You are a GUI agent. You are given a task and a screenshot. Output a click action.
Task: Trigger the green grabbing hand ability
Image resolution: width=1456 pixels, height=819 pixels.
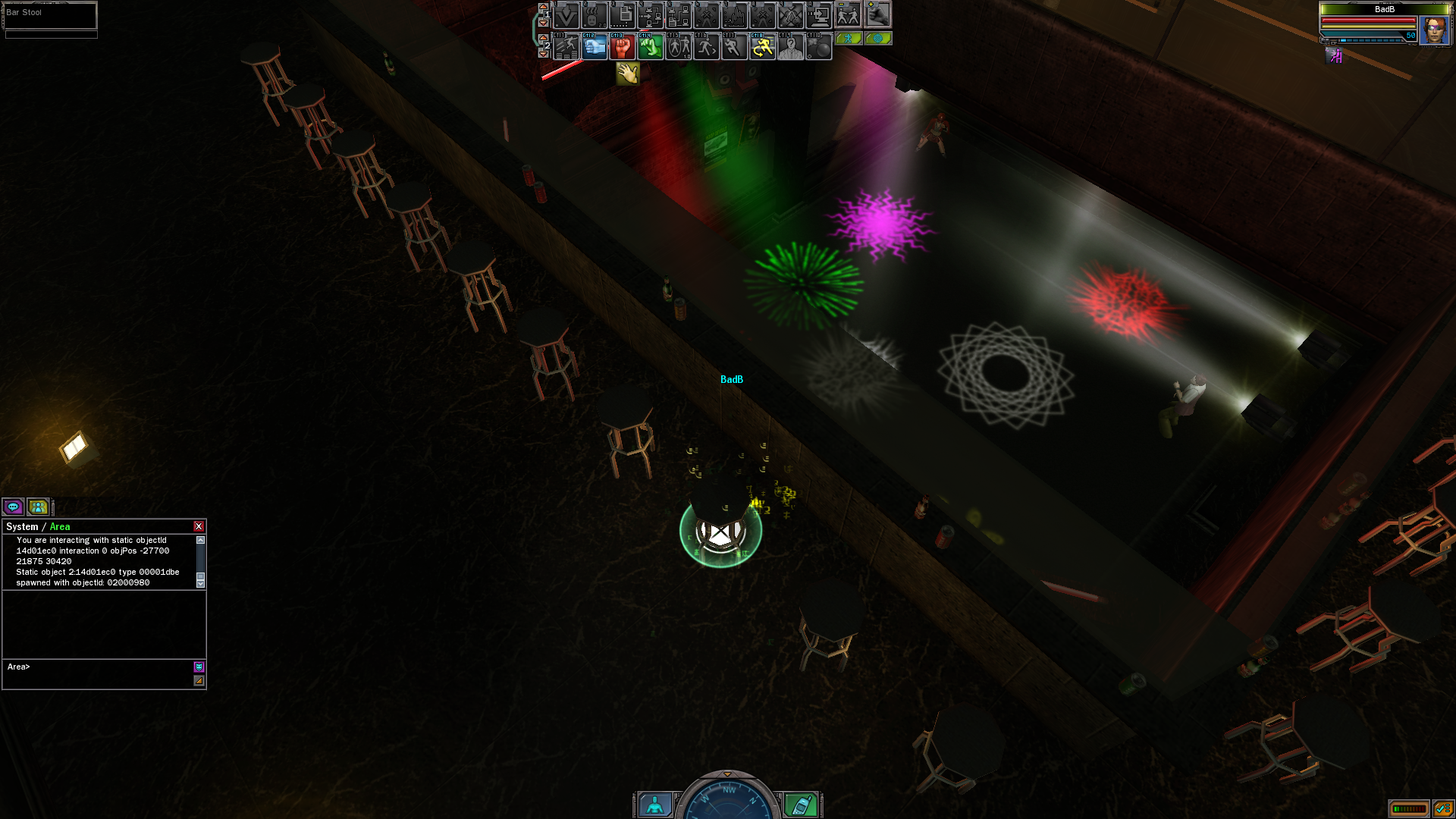click(x=650, y=48)
